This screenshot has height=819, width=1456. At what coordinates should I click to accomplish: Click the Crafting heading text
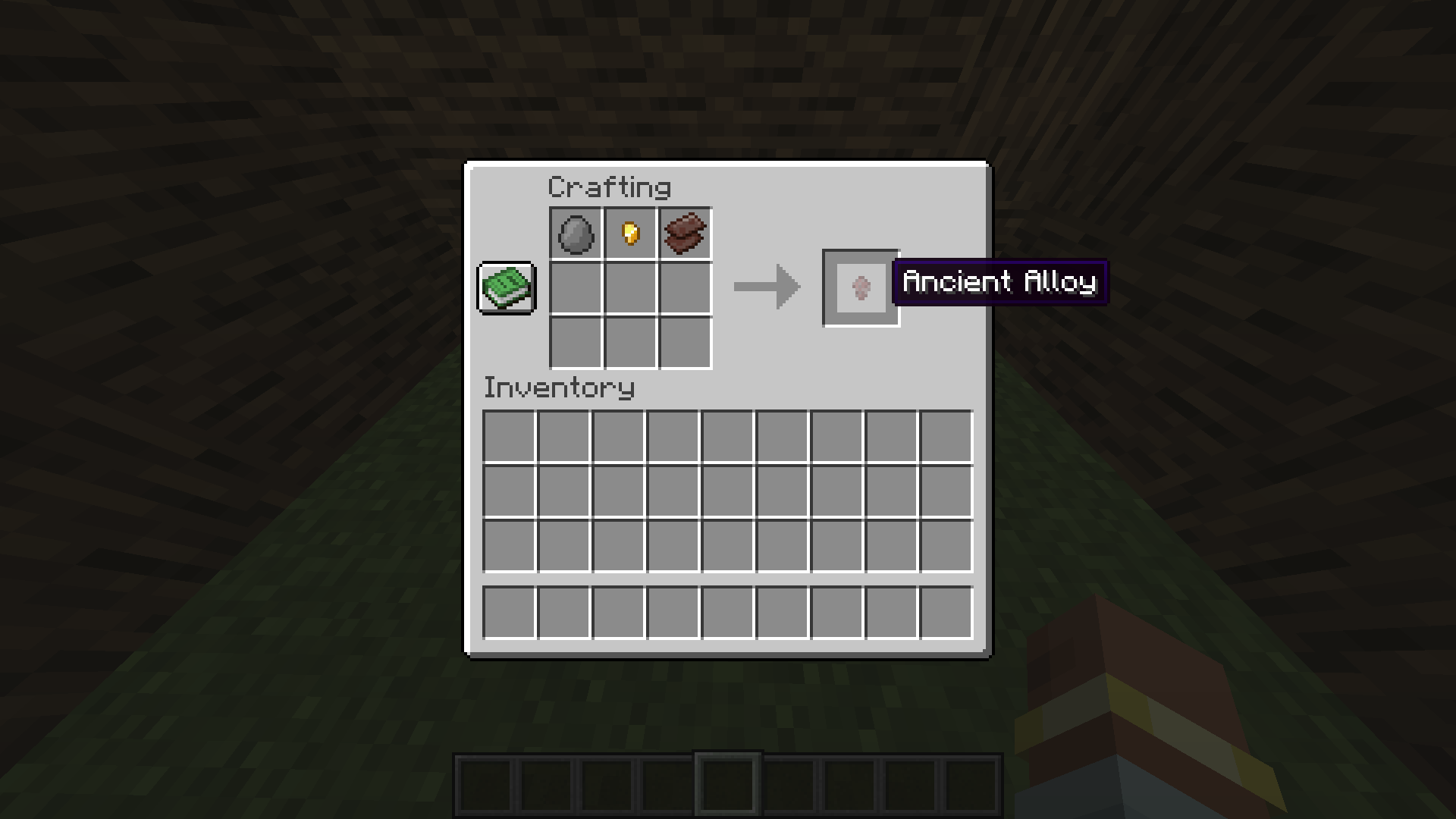610,186
